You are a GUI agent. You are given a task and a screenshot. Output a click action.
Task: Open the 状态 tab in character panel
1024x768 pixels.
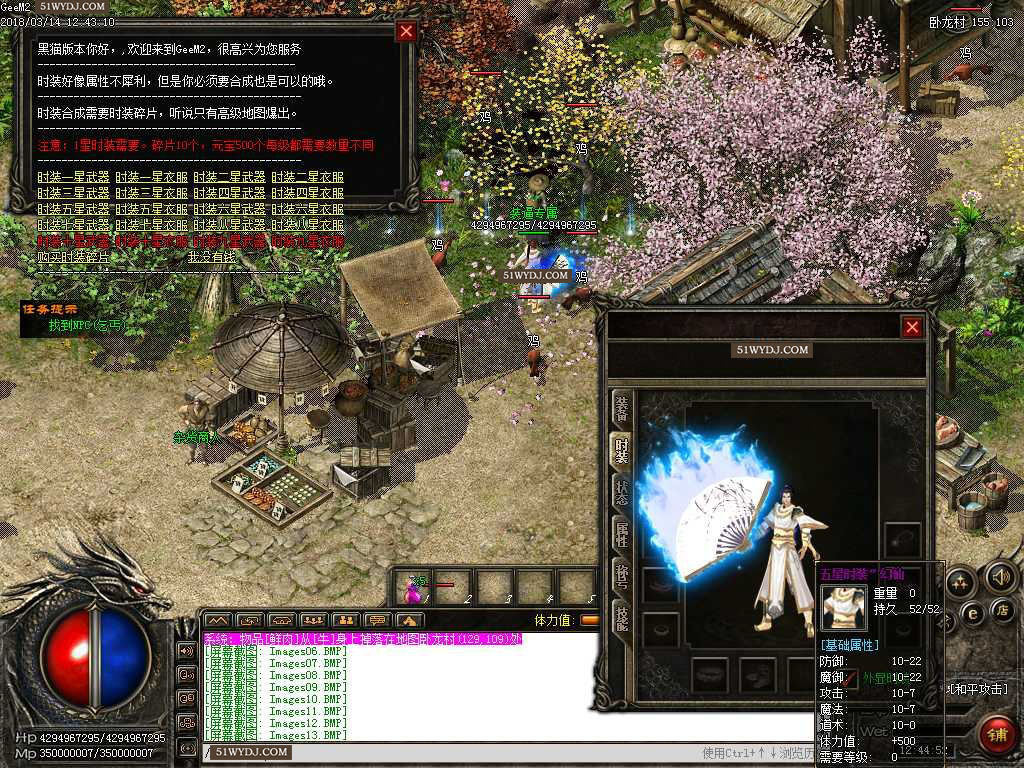(622, 490)
